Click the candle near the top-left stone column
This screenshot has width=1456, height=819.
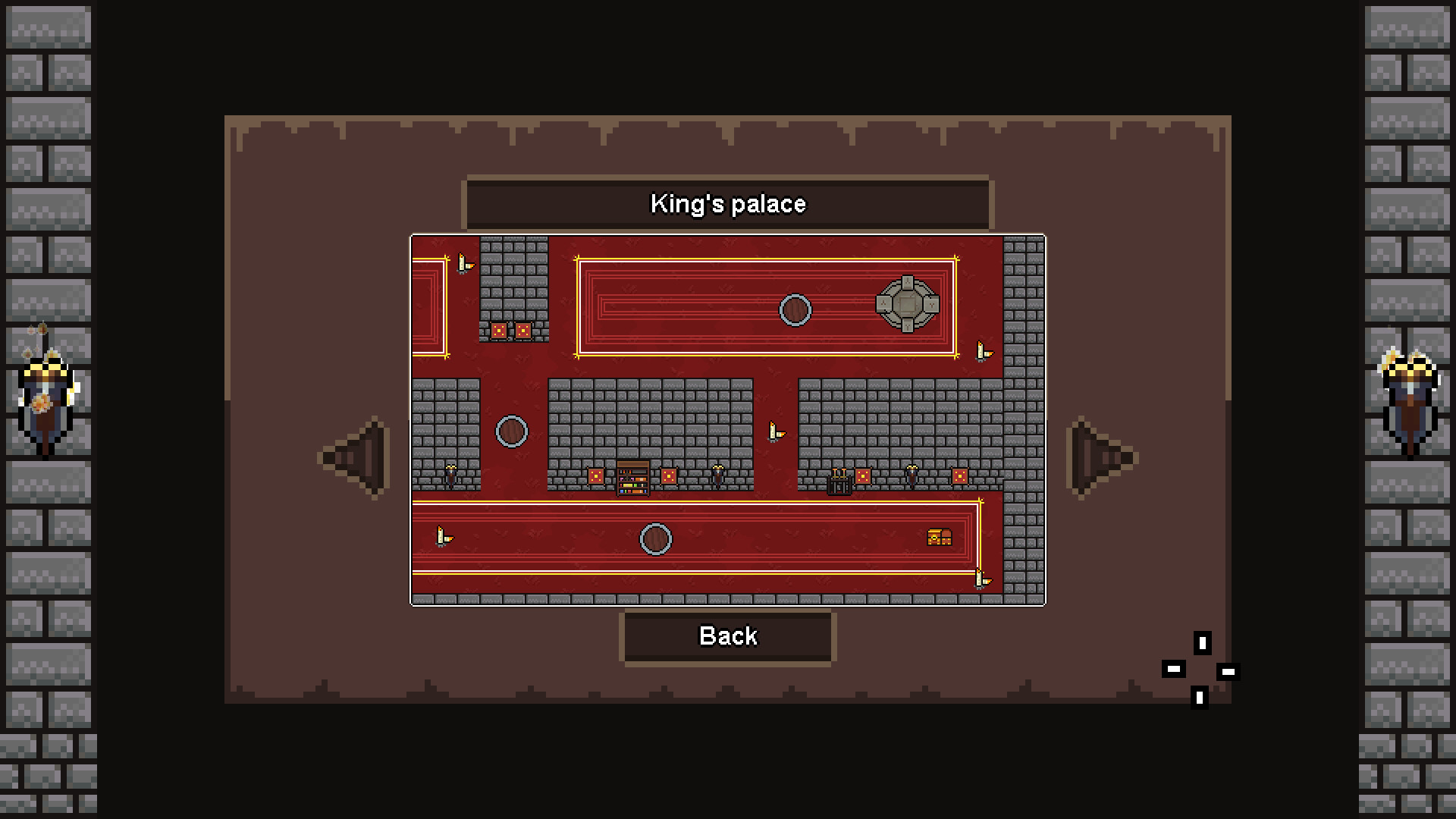(x=464, y=262)
